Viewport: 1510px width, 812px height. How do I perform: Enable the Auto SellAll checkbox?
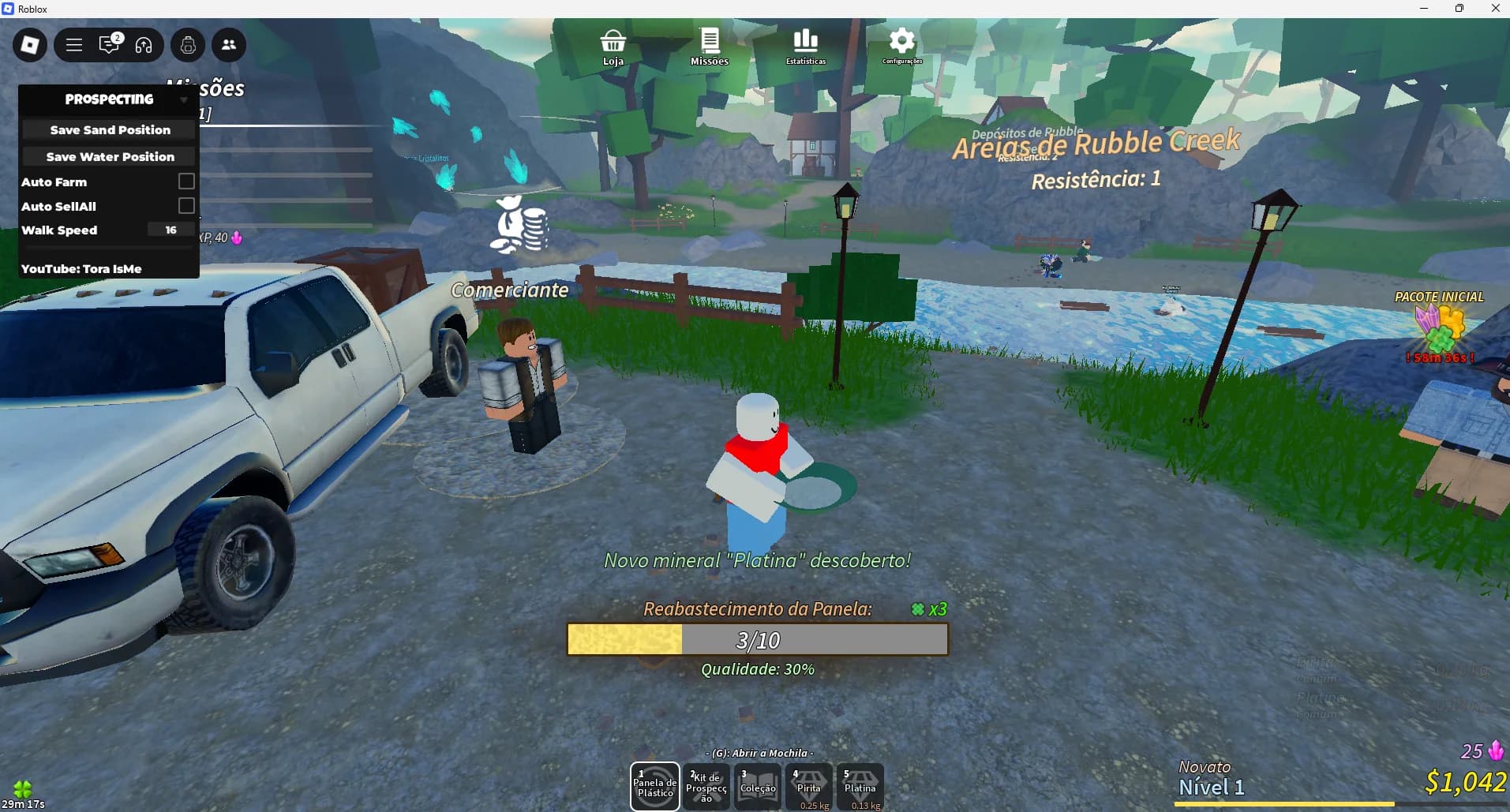186,205
